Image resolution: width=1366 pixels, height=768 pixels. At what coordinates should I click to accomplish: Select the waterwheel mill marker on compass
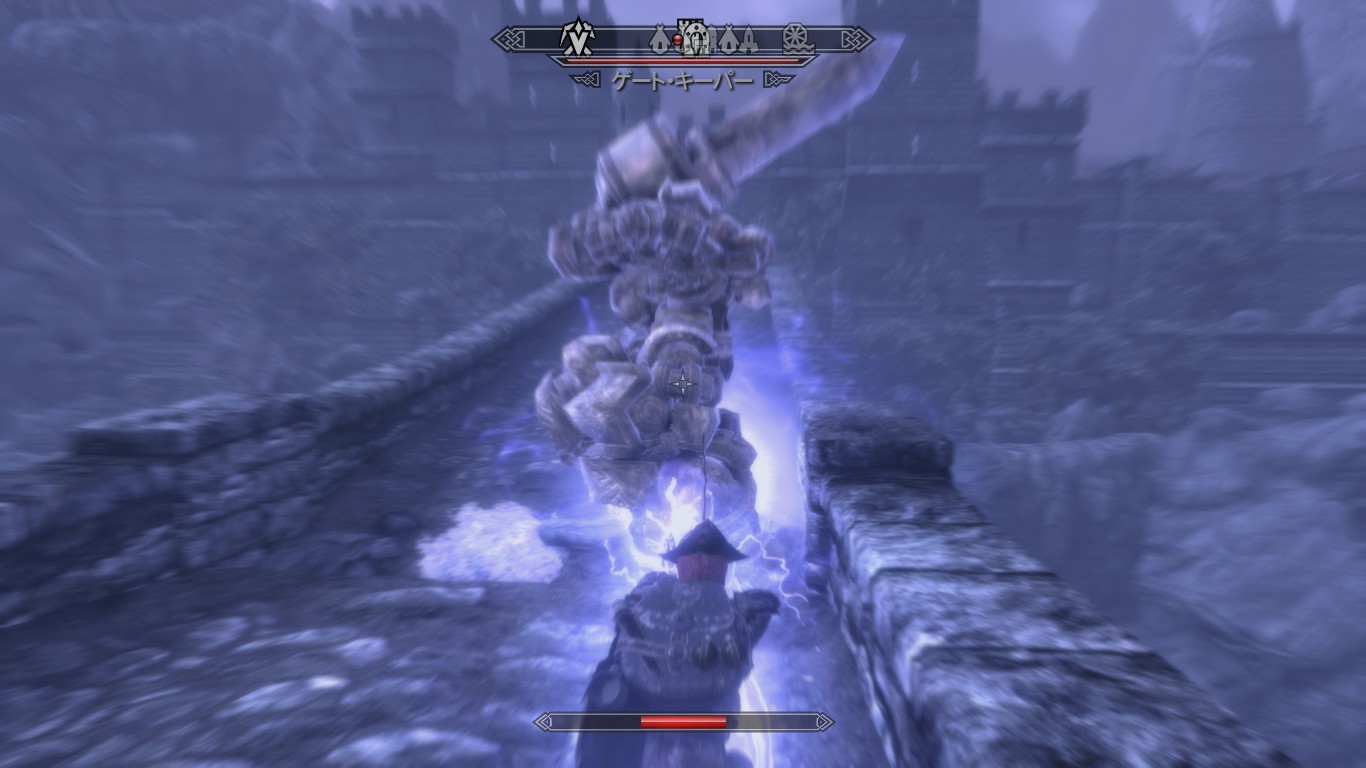tap(796, 38)
